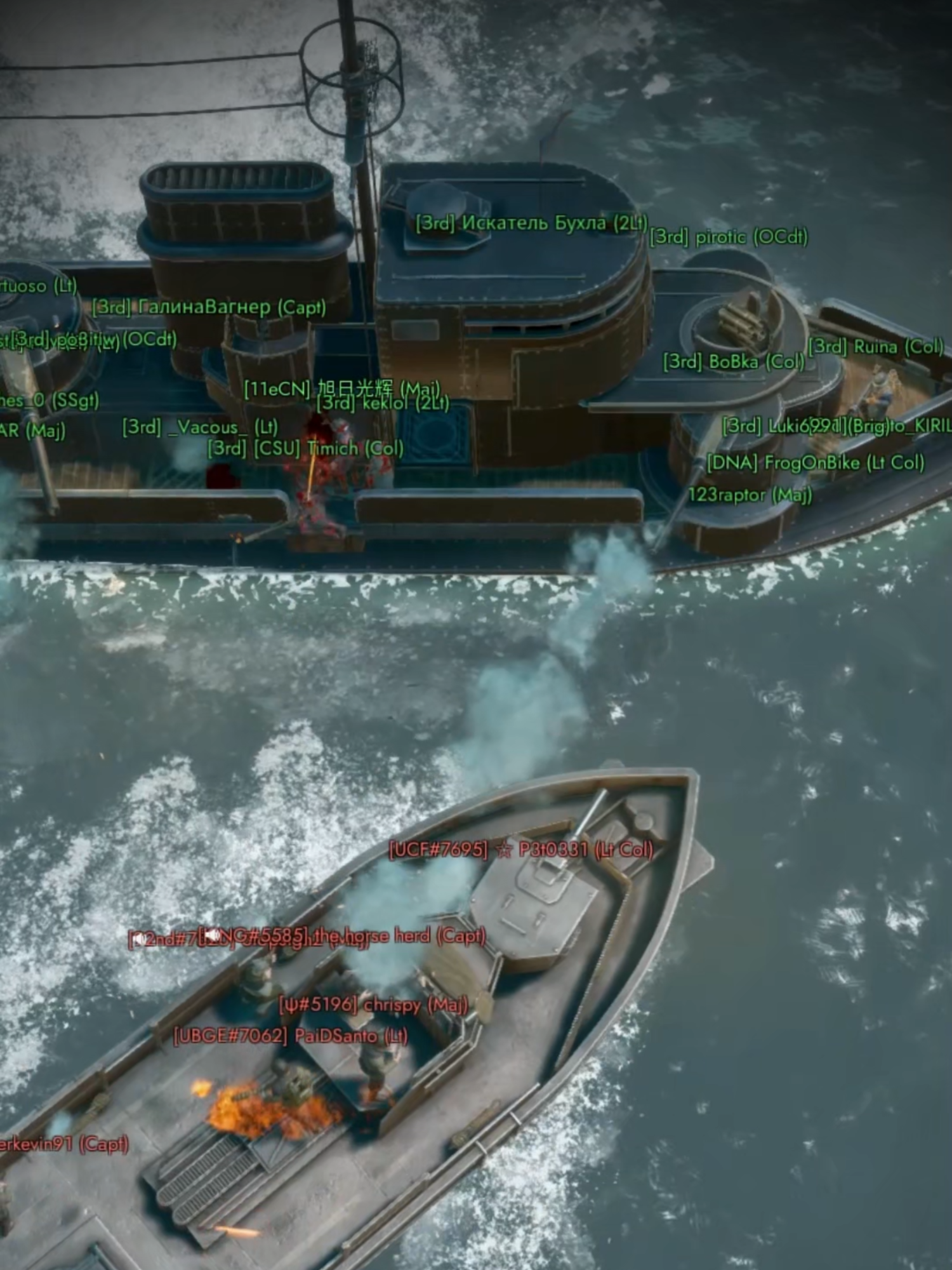952x1270 pixels.
Task: Select the [DNA] FrogOnBike (Lt Col) label
Action: click(814, 463)
